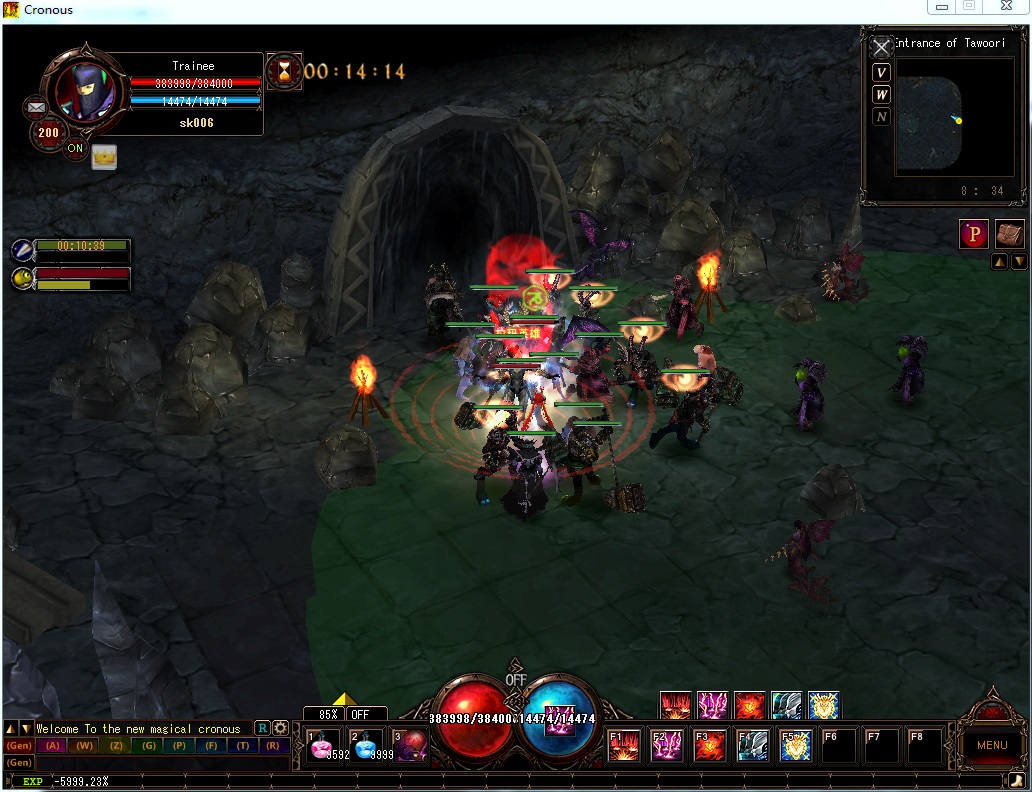This screenshot has width=1032, height=792.
Task: Select the dark red orb in slot 3
Action: 411,746
